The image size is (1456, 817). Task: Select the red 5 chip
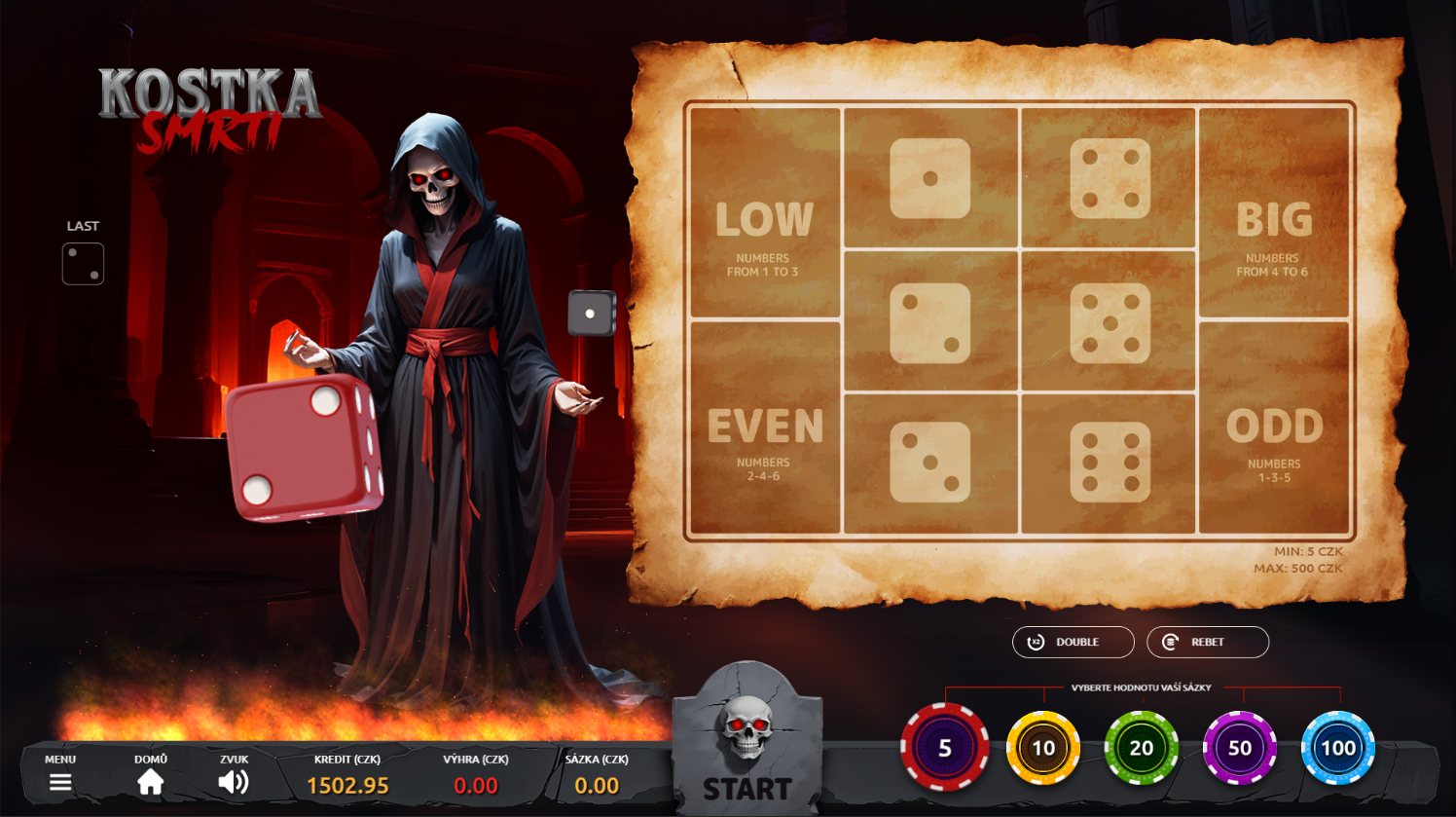coord(944,748)
